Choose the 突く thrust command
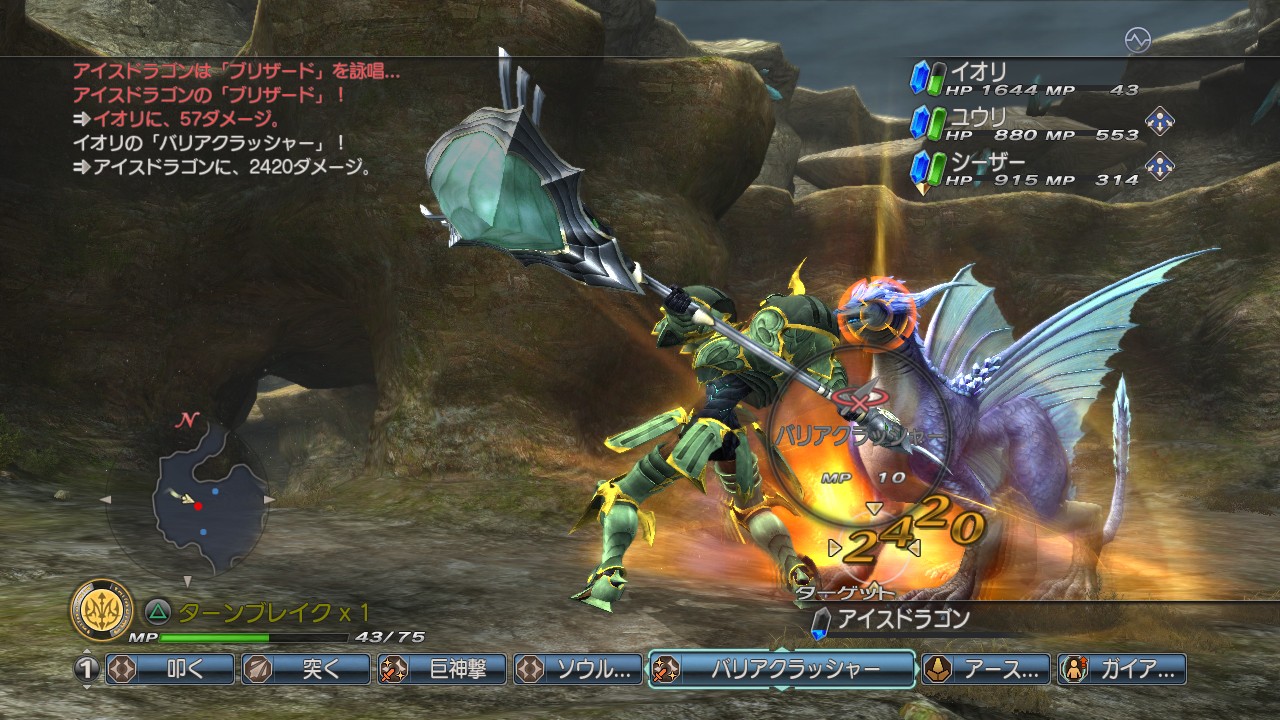The image size is (1280, 720). coord(306,669)
